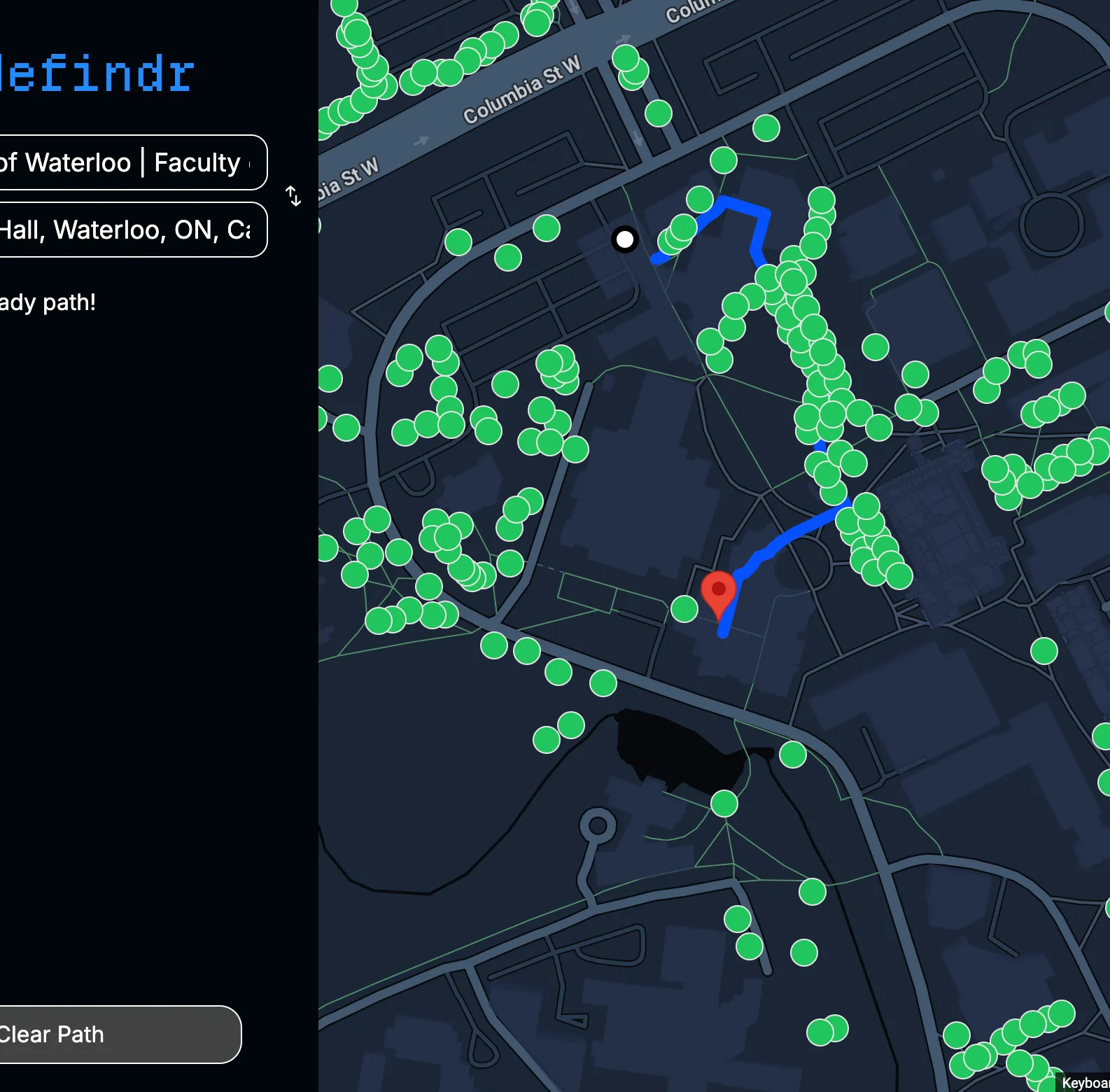1110x1092 pixels.
Task: Select the white starting point marker
Action: pos(625,239)
